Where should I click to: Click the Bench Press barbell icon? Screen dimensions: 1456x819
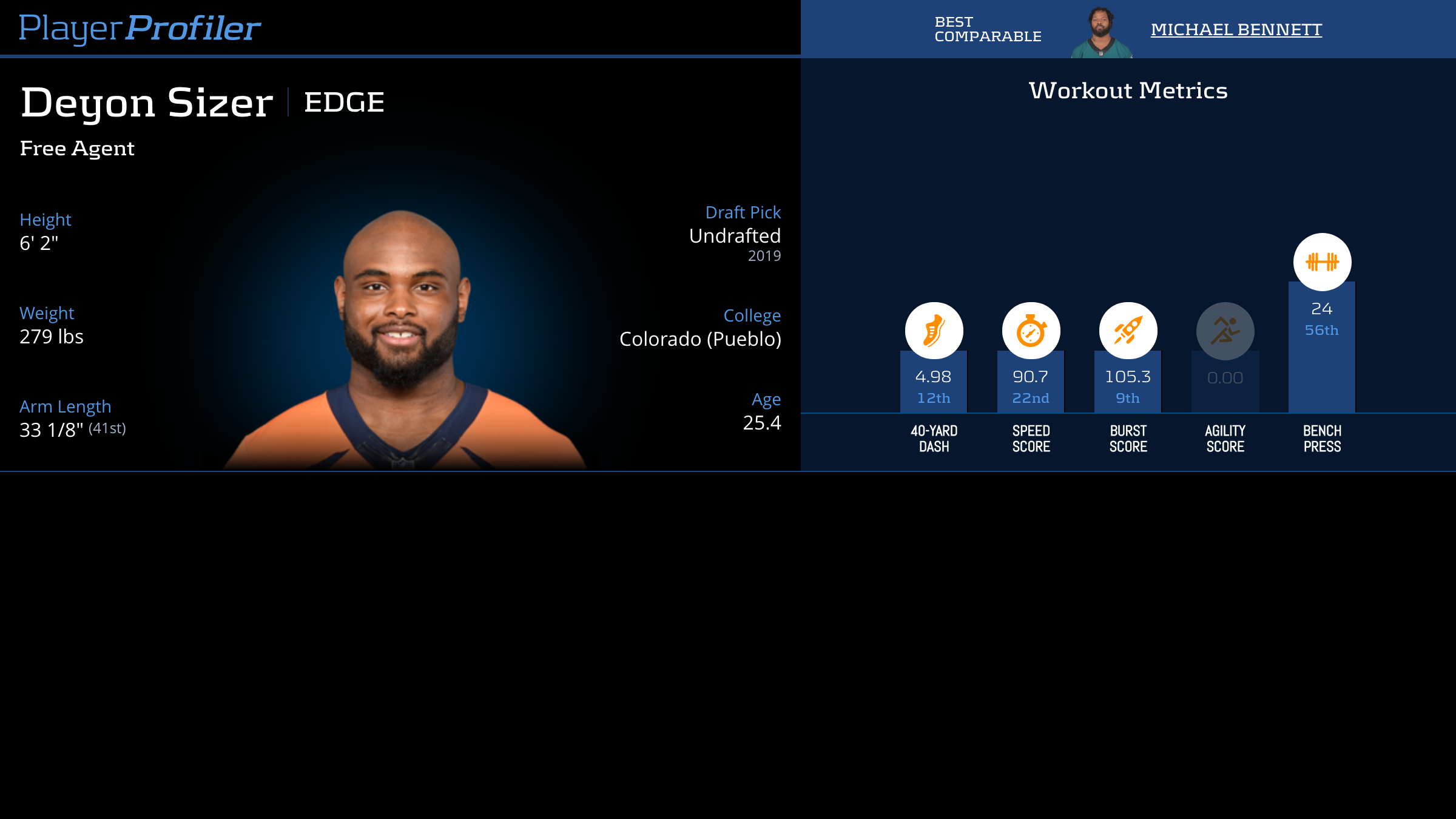pyautogui.click(x=1322, y=262)
